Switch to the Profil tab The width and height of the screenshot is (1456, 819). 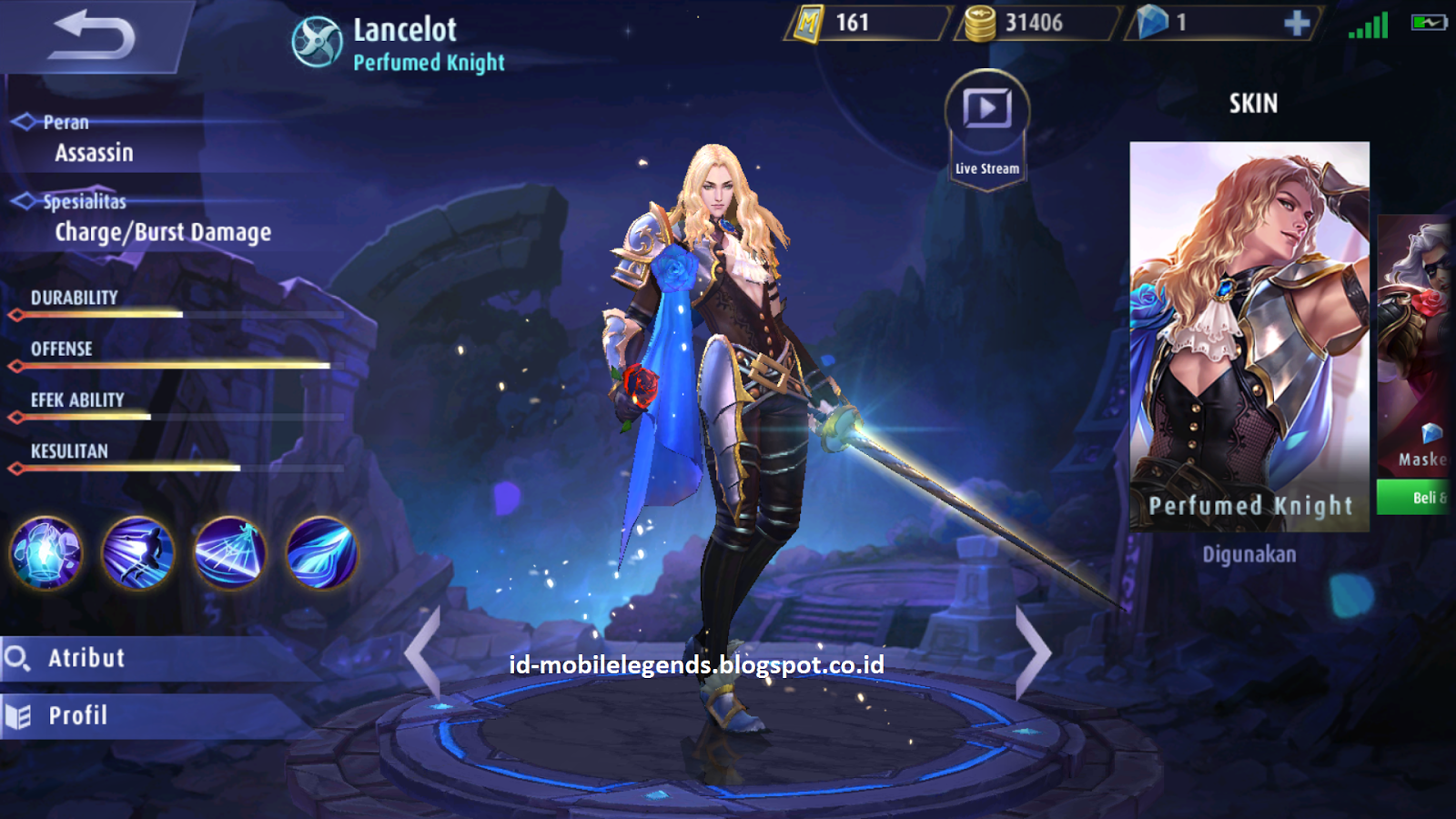tap(77, 714)
